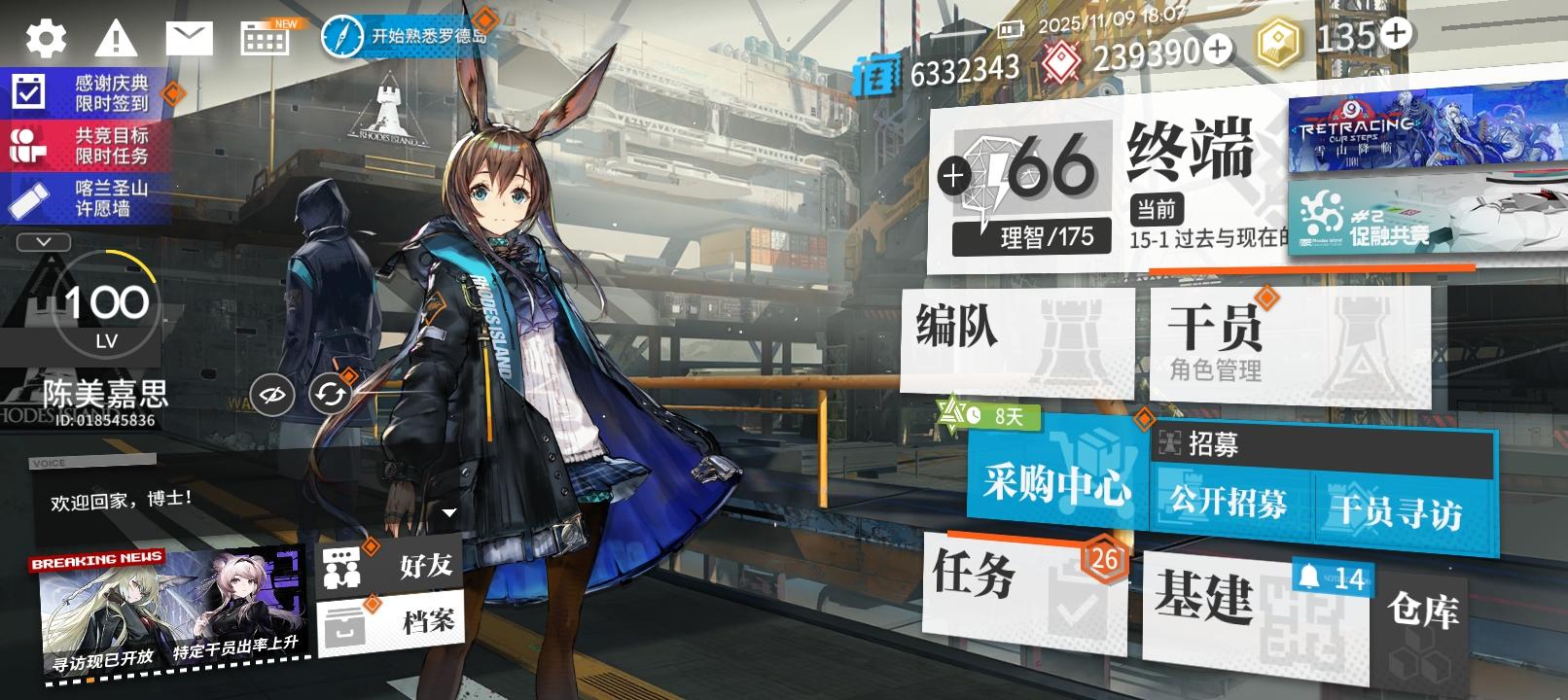Open the settings gear menu
This screenshot has width=1568, height=700.
pyautogui.click(x=43, y=37)
